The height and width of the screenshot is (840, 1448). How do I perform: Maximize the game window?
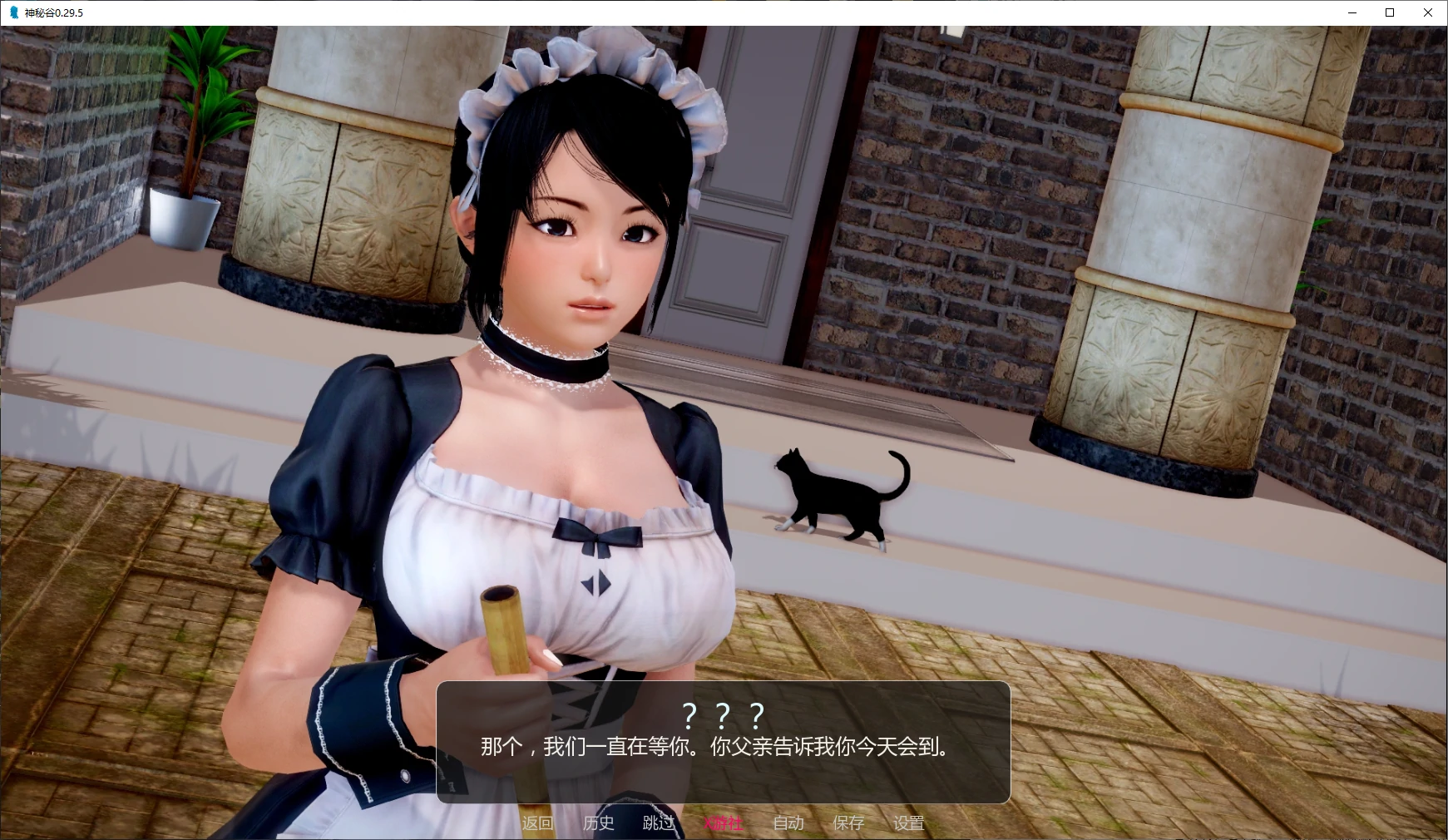(x=1389, y=12)
